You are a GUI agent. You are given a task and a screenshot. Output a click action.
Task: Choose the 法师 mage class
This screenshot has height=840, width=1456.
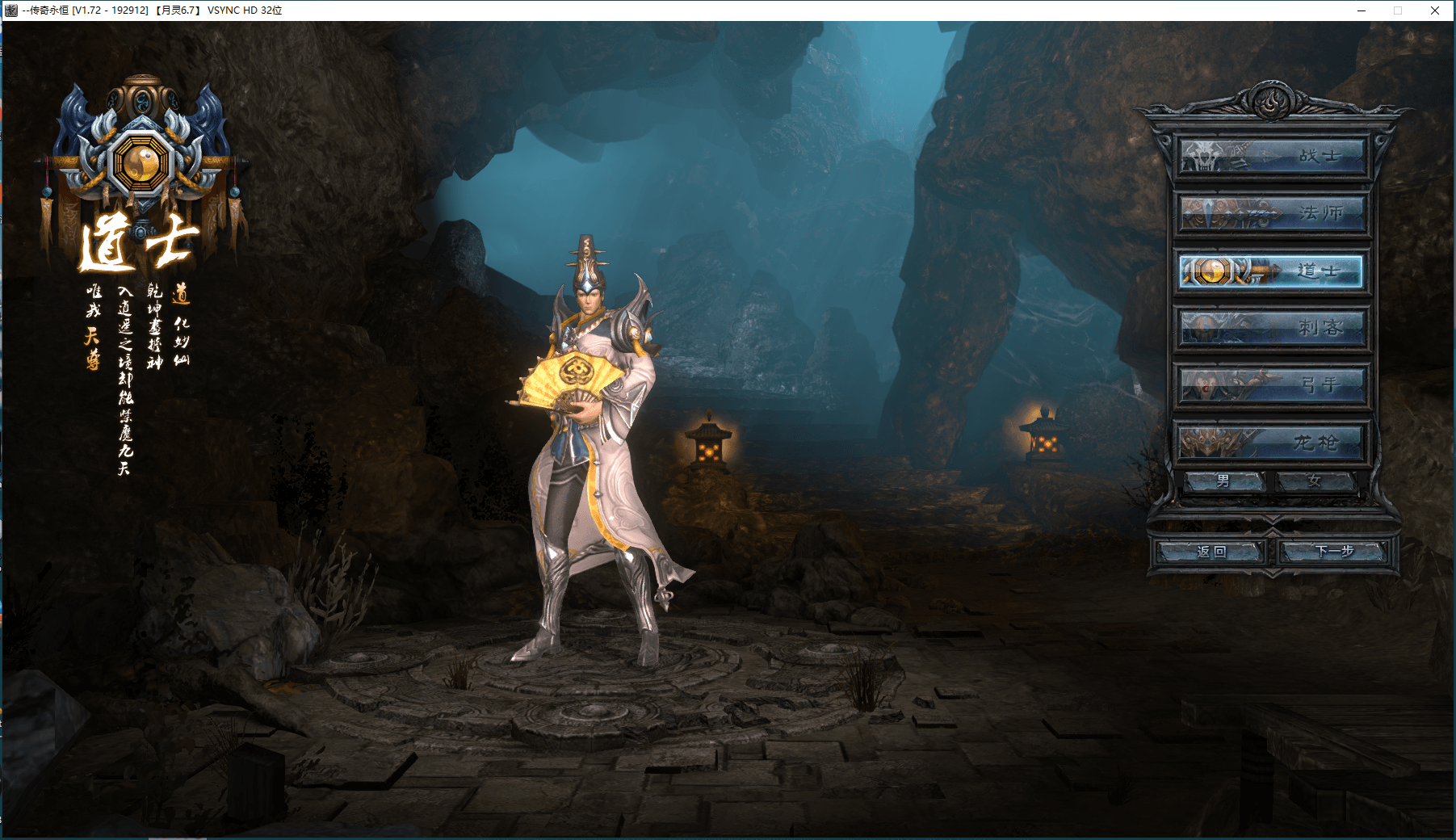(1271, 213)
